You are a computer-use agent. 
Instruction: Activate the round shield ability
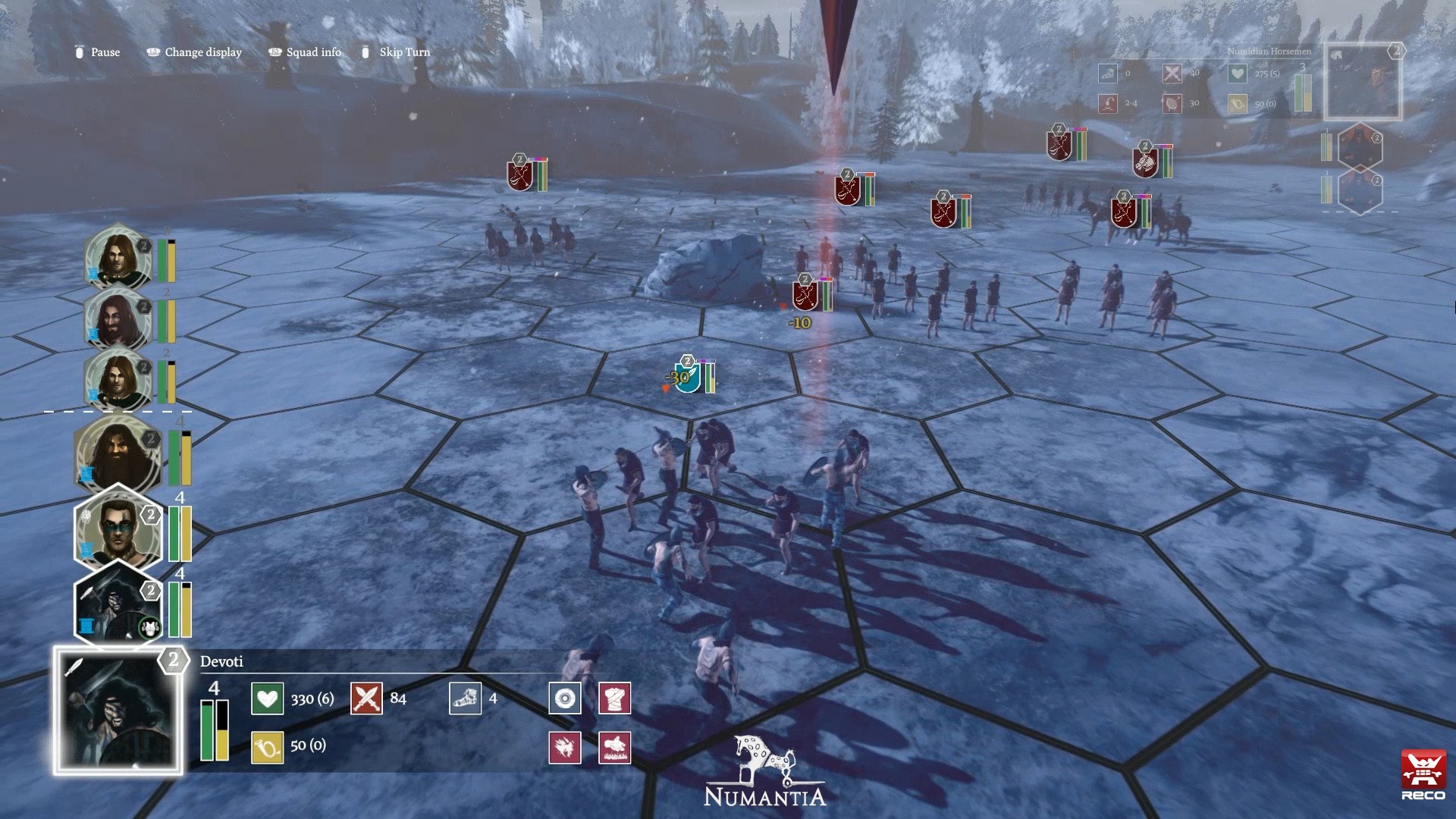(565, 698)
